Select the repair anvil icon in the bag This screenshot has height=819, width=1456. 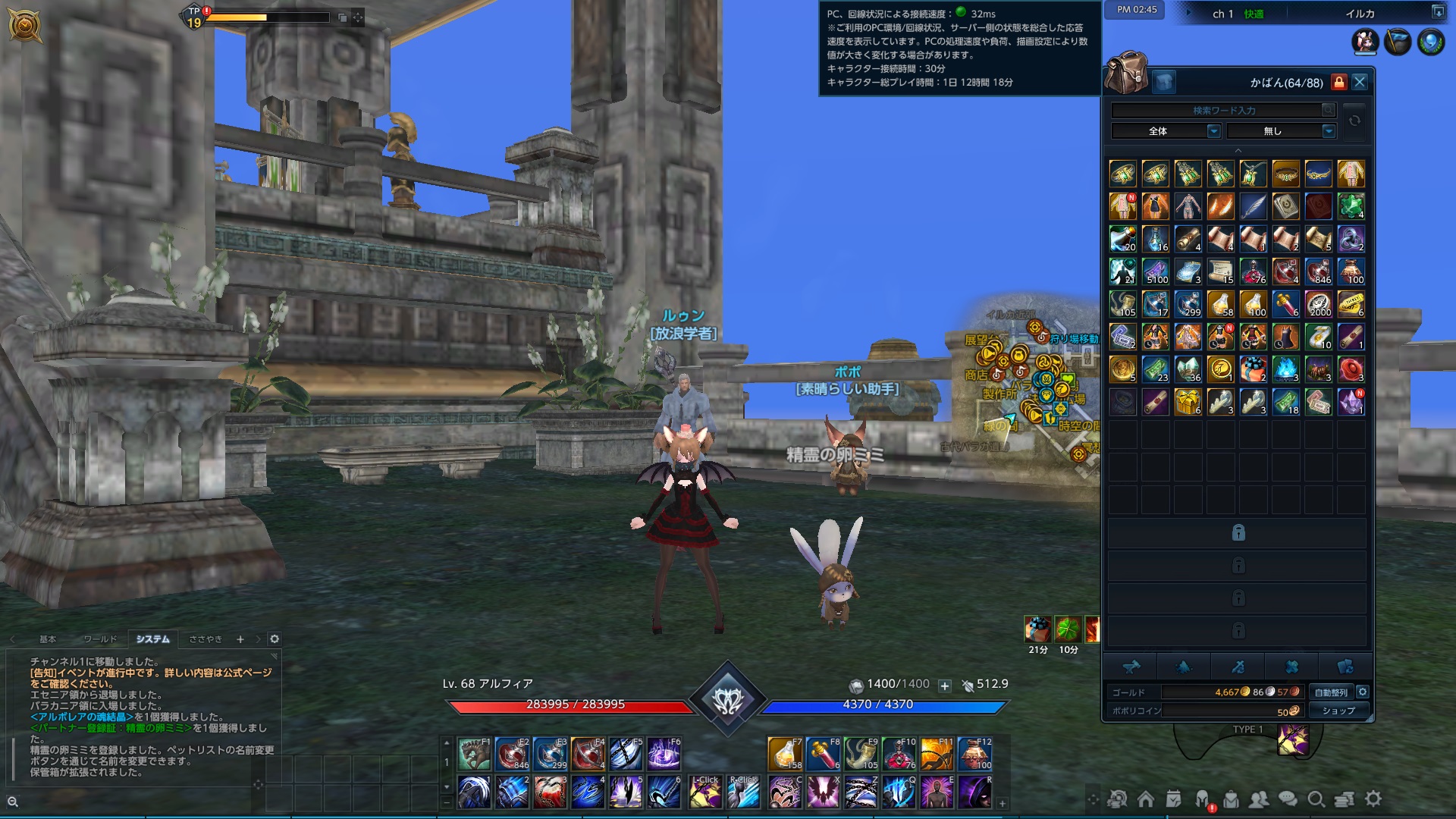(x=1133, y=666)
